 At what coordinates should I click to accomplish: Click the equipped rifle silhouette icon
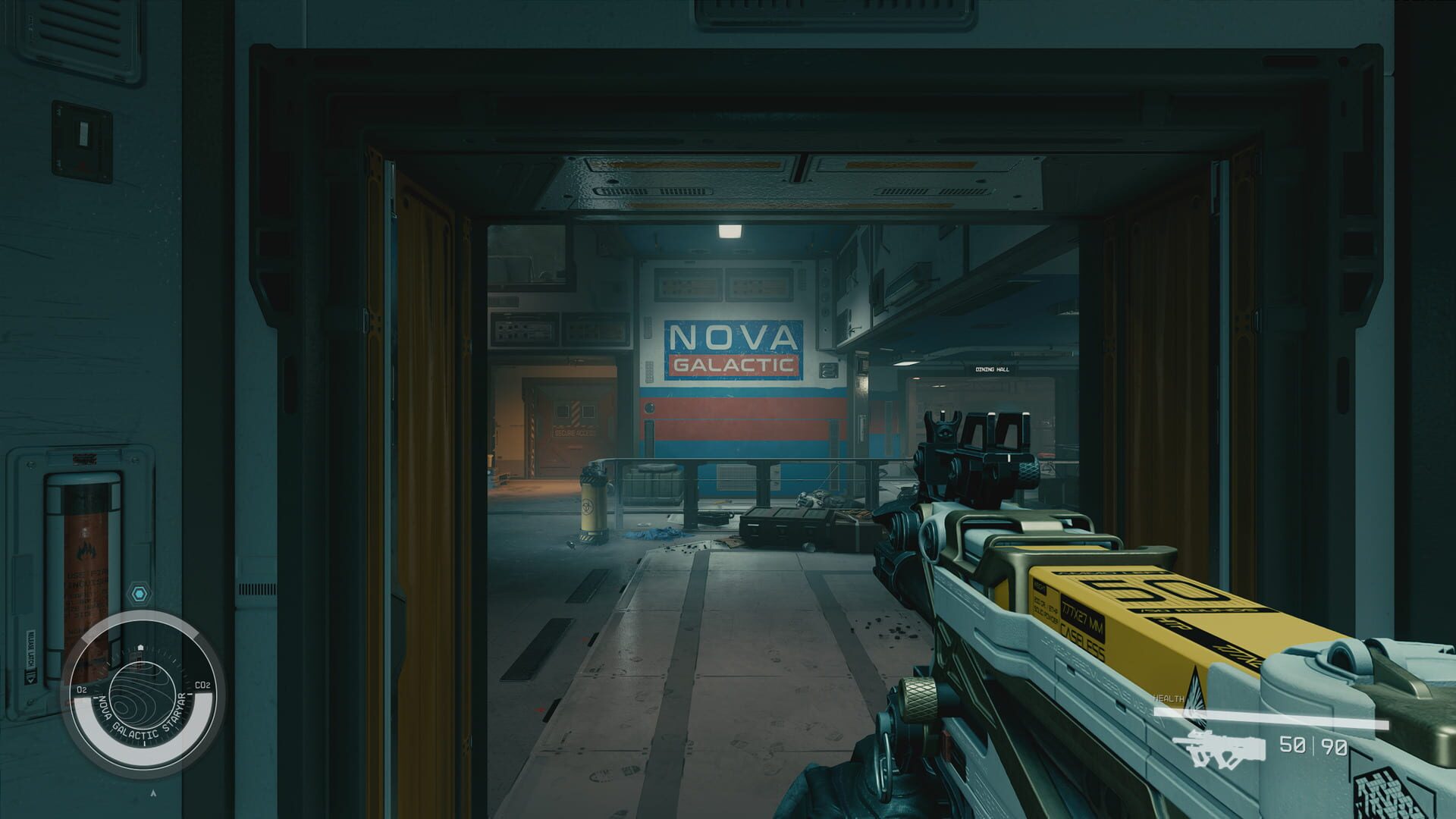coord(1220,748)
